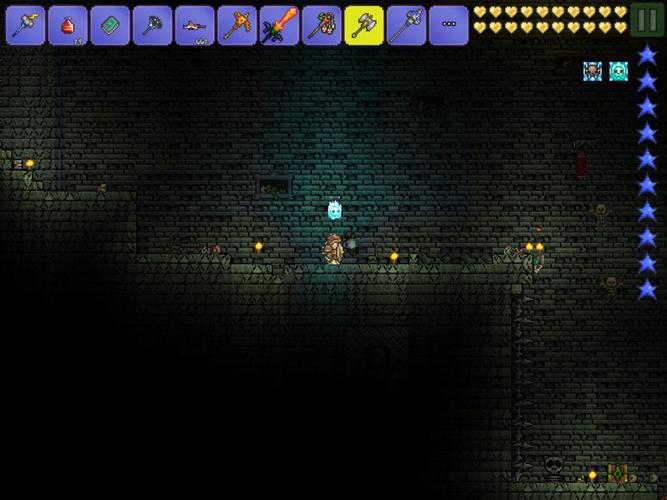
Task: Select the fiery orange sword slot
Action: click(x=280, y=25)
